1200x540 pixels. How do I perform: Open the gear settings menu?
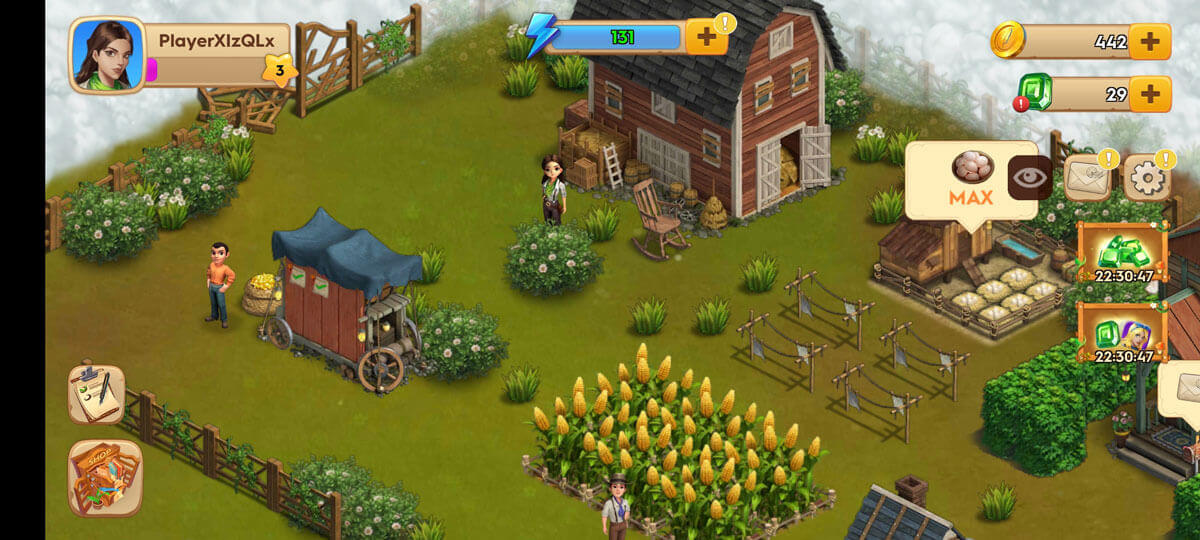(x=1147, y=178)
